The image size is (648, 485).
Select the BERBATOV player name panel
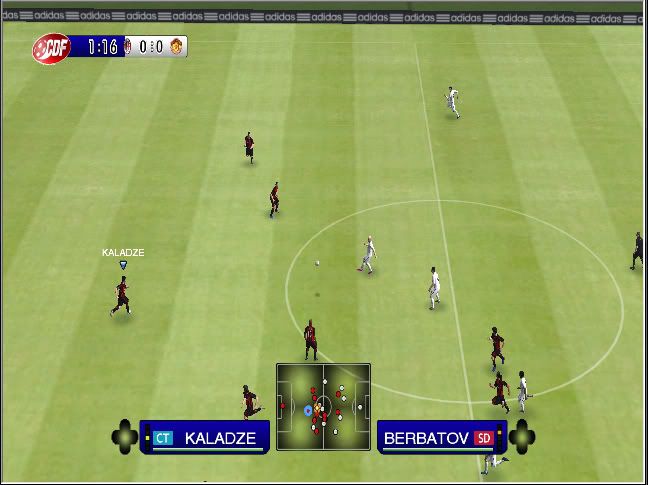point(441,437)
